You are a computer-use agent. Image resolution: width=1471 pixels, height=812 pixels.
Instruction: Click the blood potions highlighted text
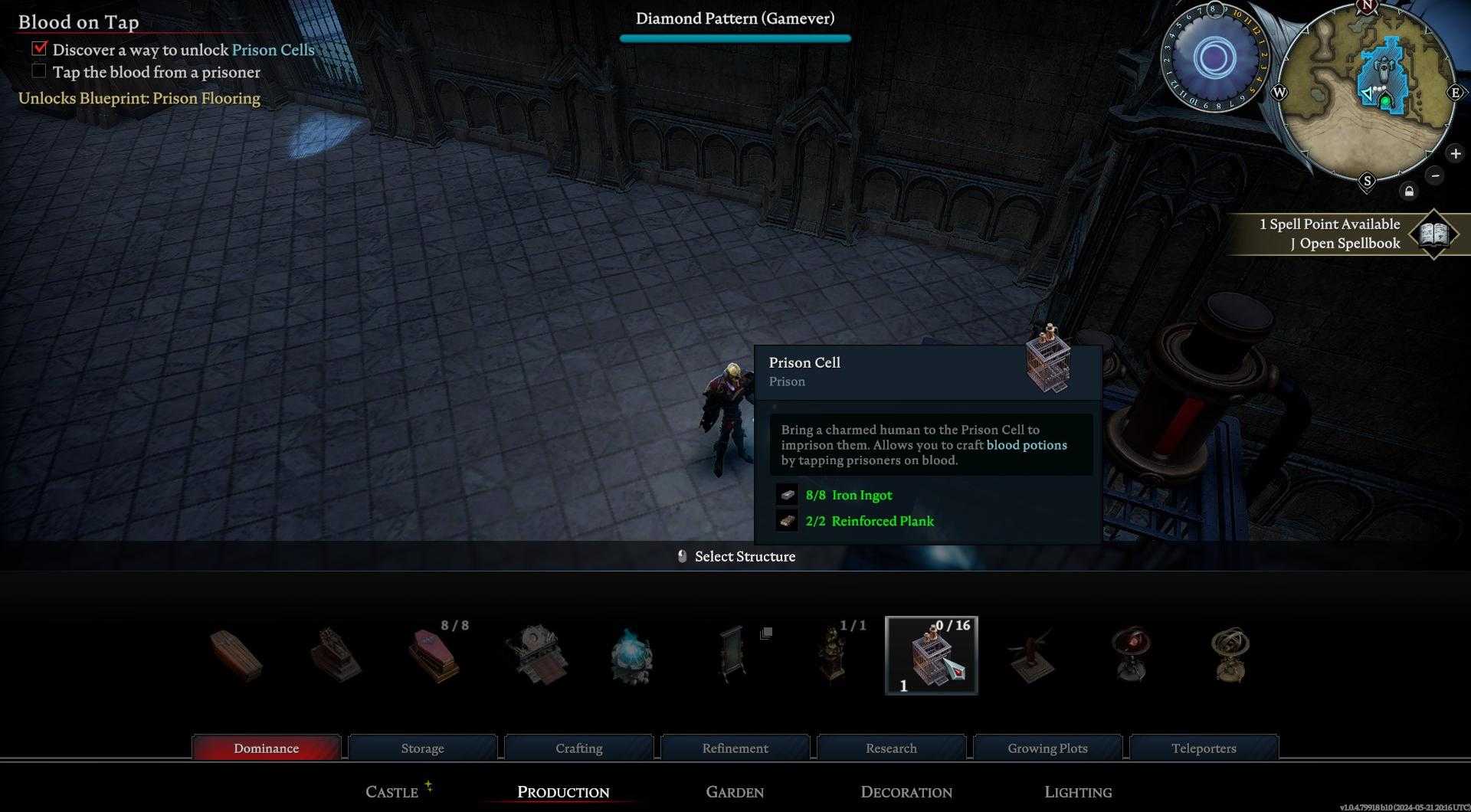[1027, 445]
